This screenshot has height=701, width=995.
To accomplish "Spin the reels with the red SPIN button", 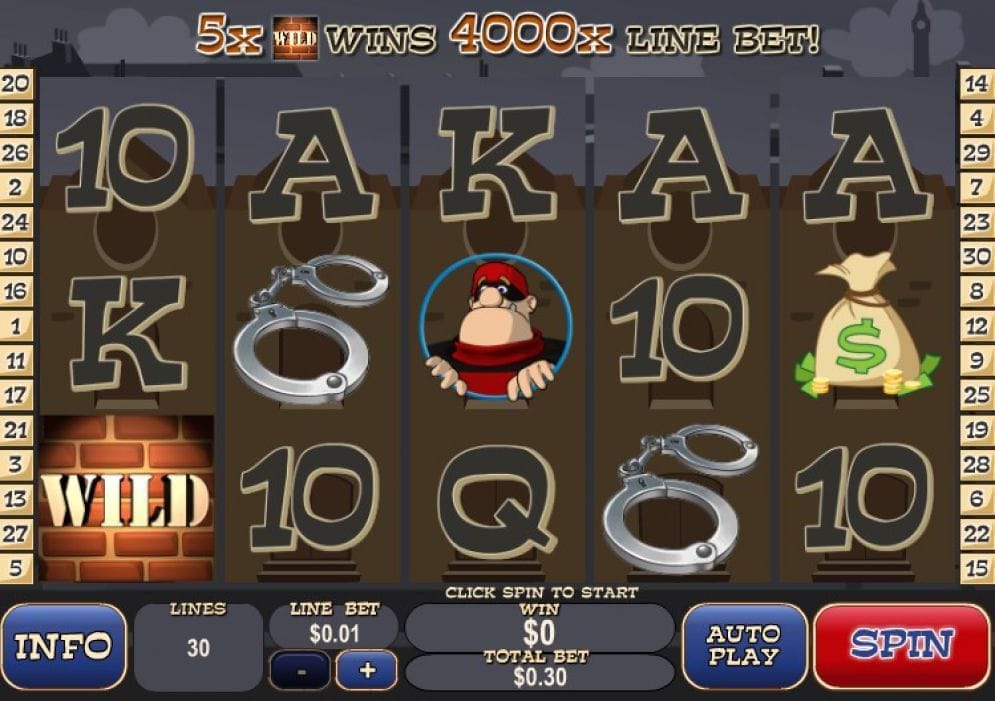I will [902, 646].
